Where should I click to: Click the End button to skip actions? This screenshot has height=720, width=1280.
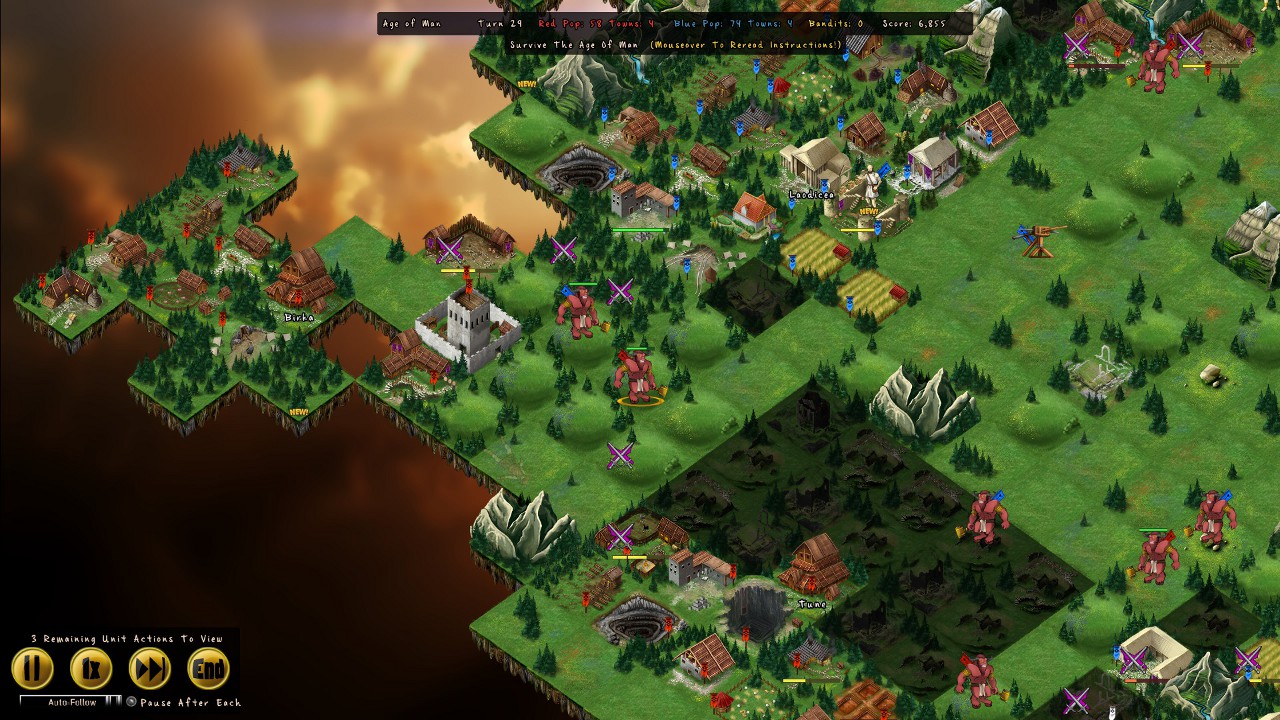pos(208,669)
